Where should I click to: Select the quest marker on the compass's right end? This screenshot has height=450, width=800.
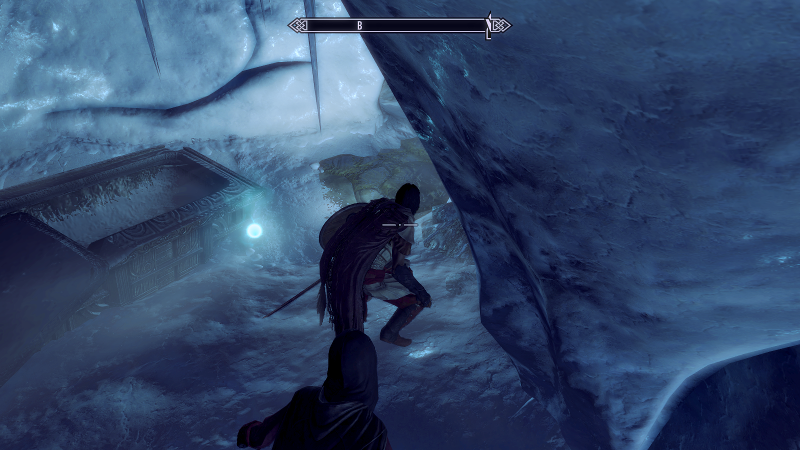click(488, 26)
